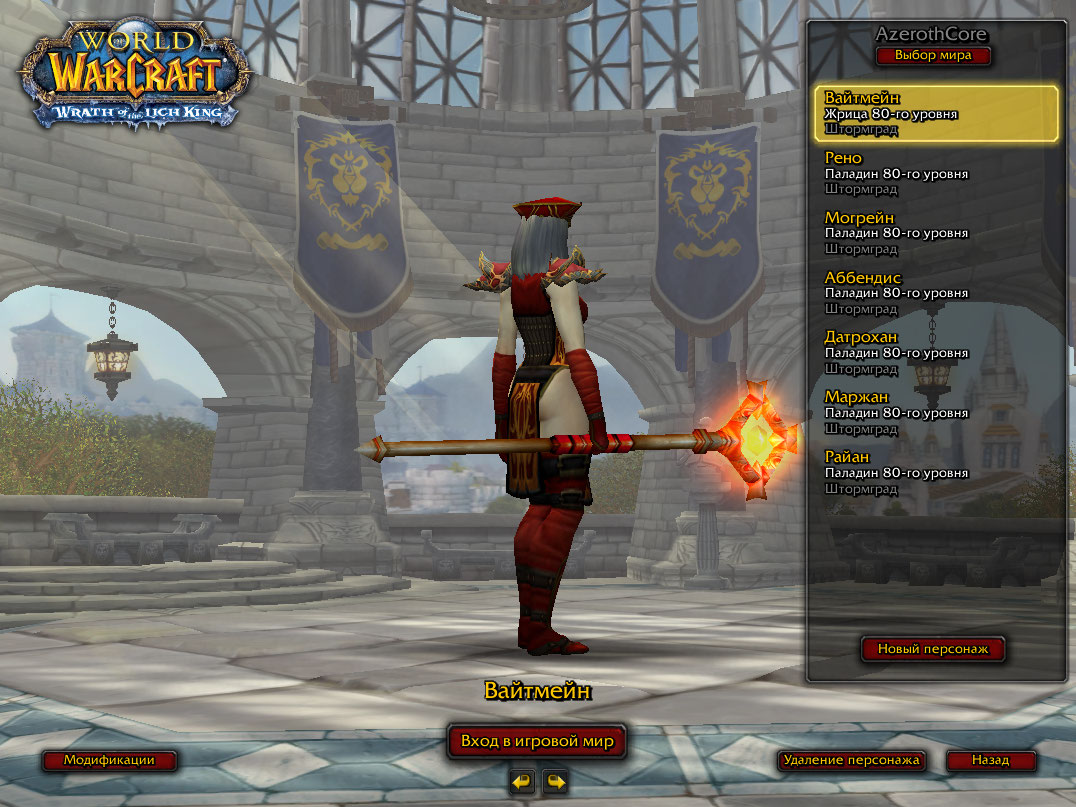Image resolution: width=1076 pixels, height=807 pixels.
Task: Rotate the character with the left arrow
Action: point(522,782)
